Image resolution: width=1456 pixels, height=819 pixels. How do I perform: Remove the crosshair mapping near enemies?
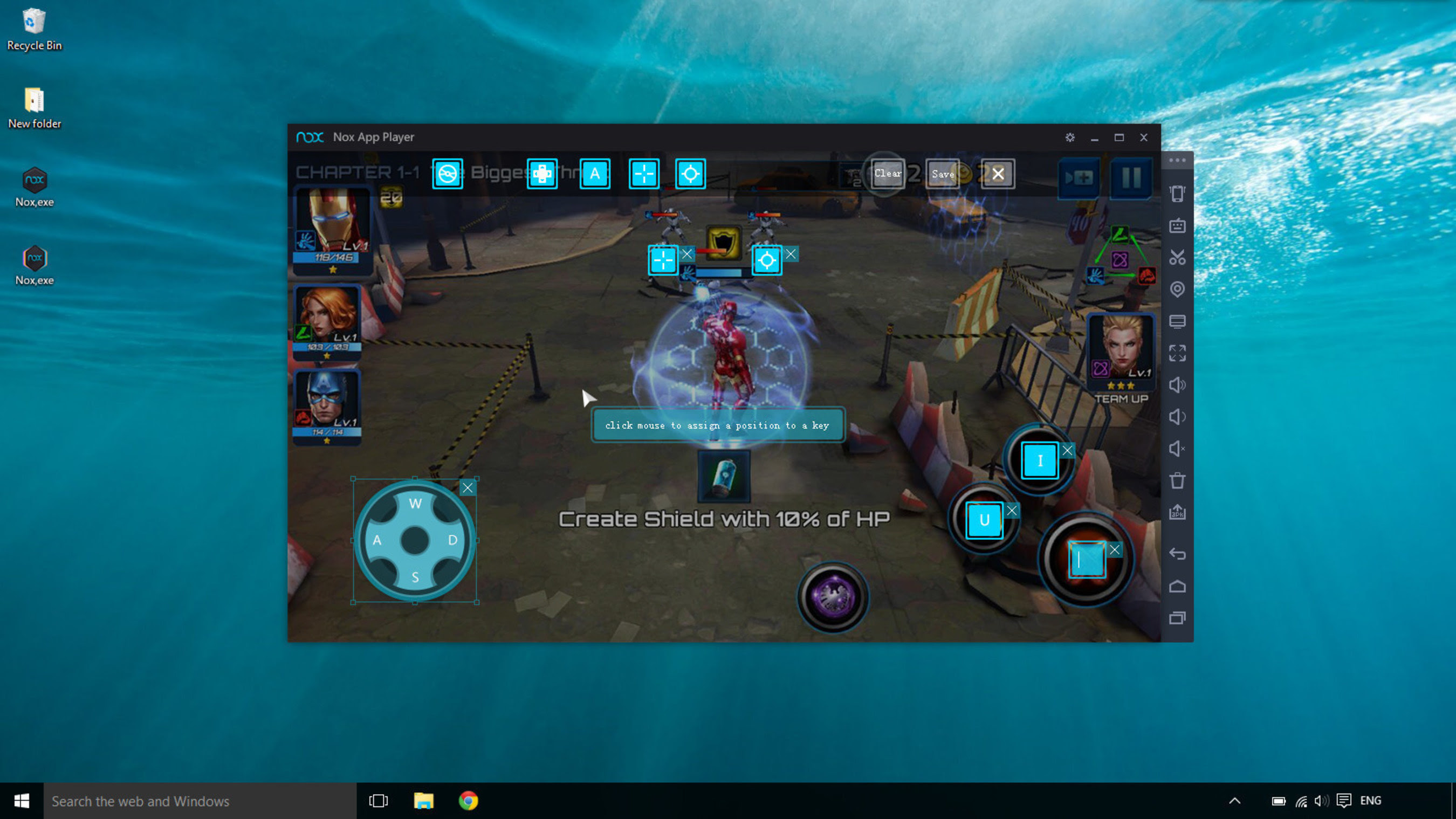click(x=686, y=254)
